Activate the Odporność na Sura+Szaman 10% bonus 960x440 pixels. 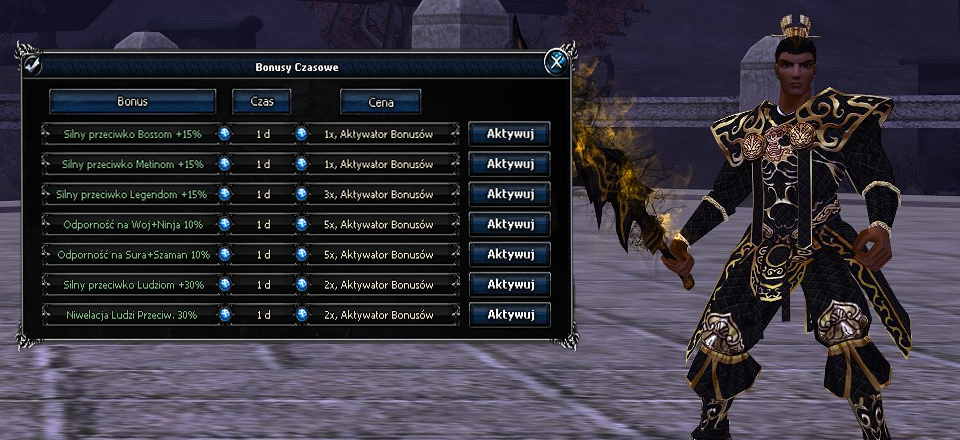point(509,254)
